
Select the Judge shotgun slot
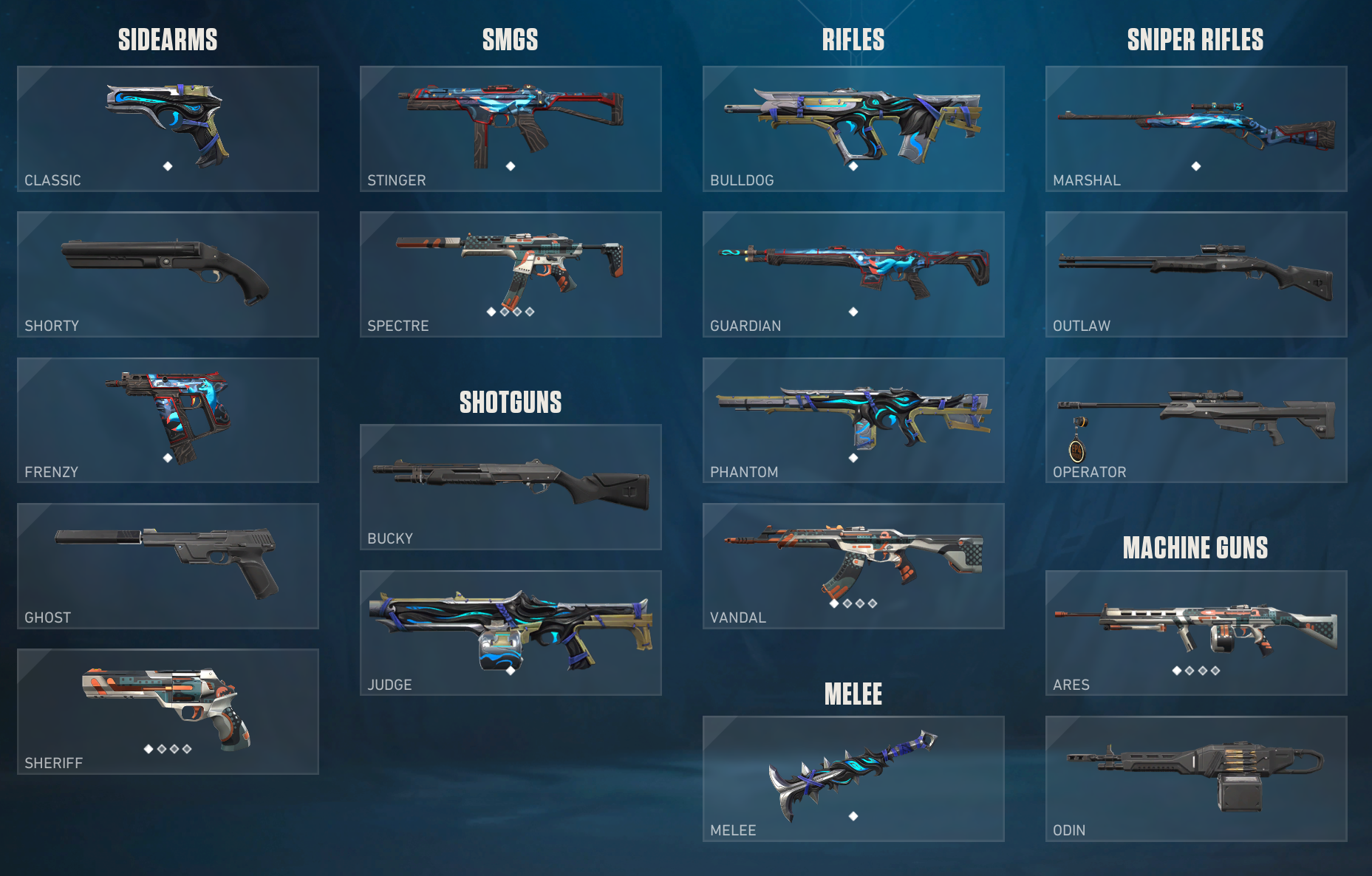[511, 632]
